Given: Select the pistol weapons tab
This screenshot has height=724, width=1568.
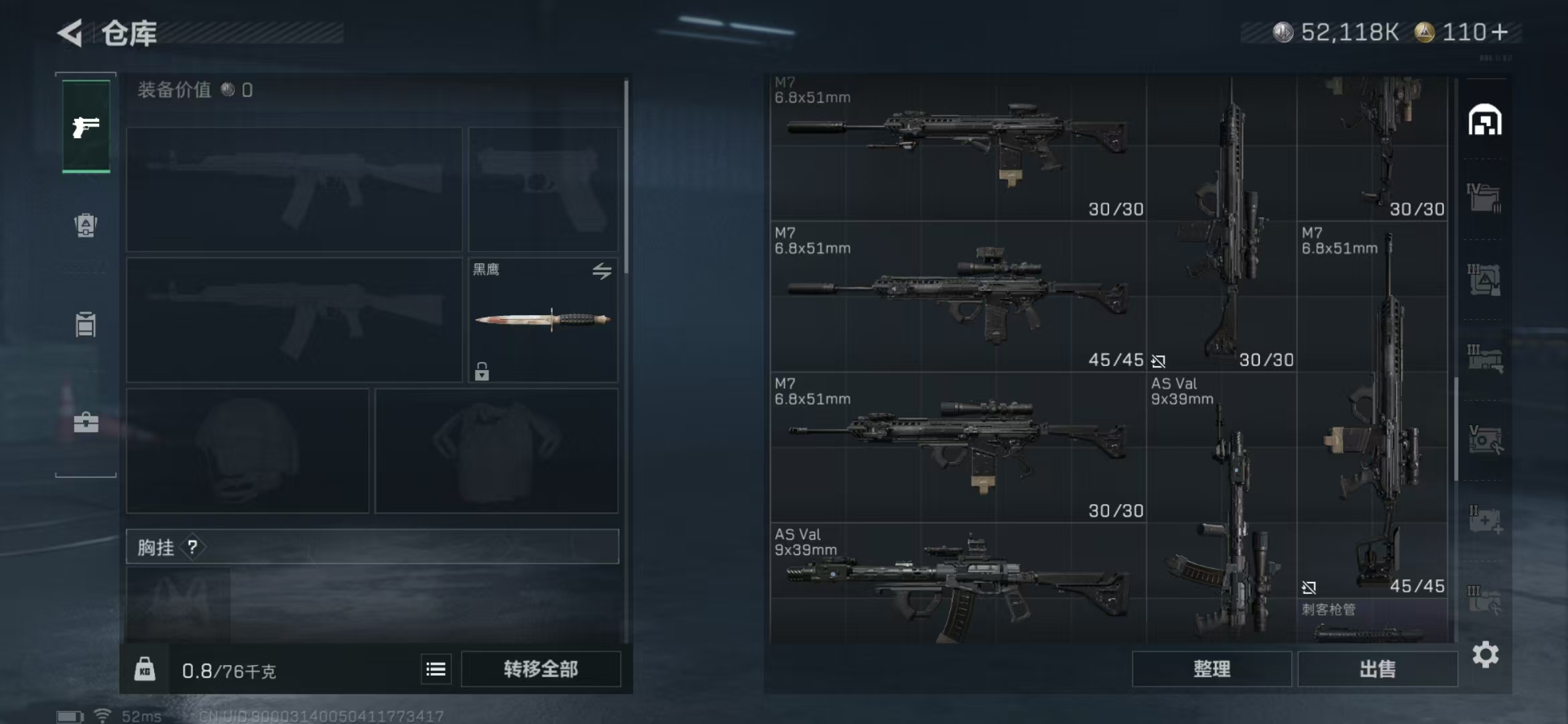Looking at the screenshot, I should 86,127.
